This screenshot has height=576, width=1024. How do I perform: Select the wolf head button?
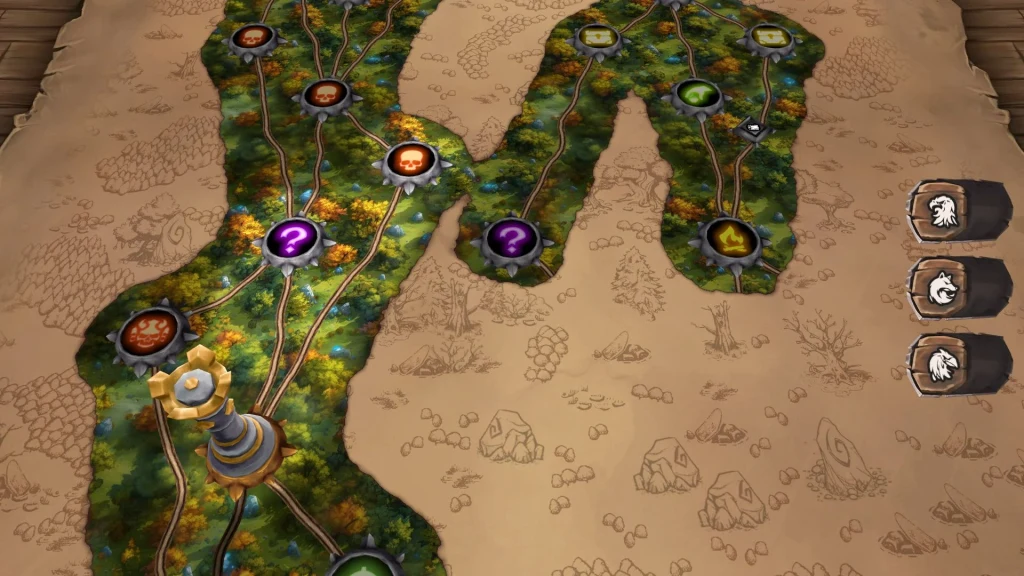coord(939,287)
